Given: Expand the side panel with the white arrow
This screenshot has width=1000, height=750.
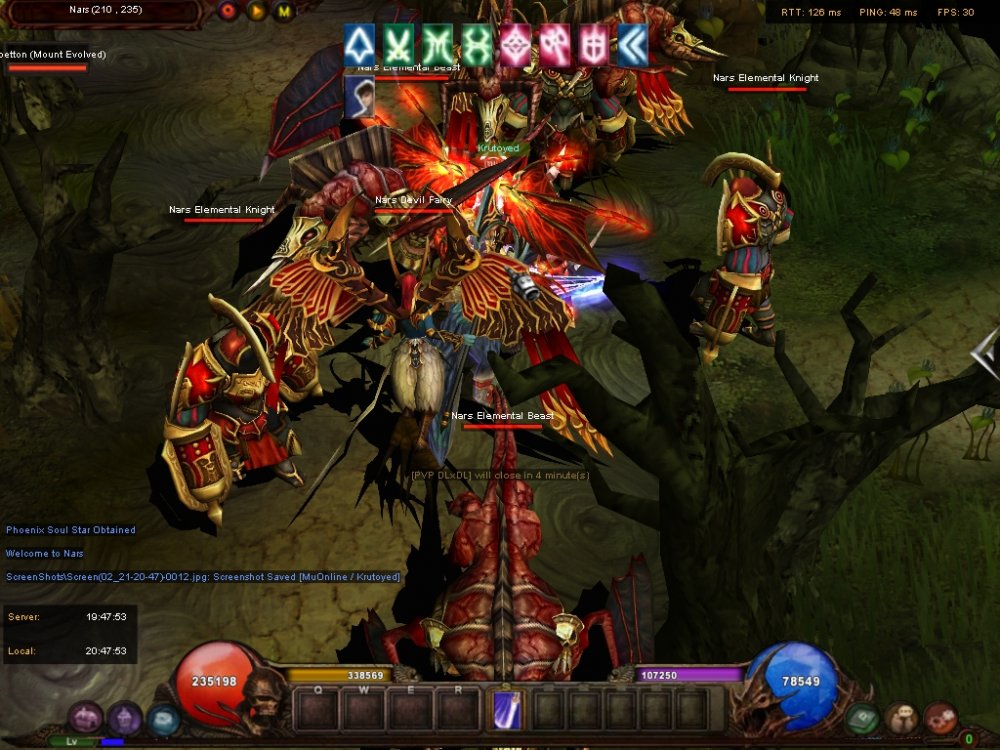Looking at the screenshot, I should click(985, 352).
